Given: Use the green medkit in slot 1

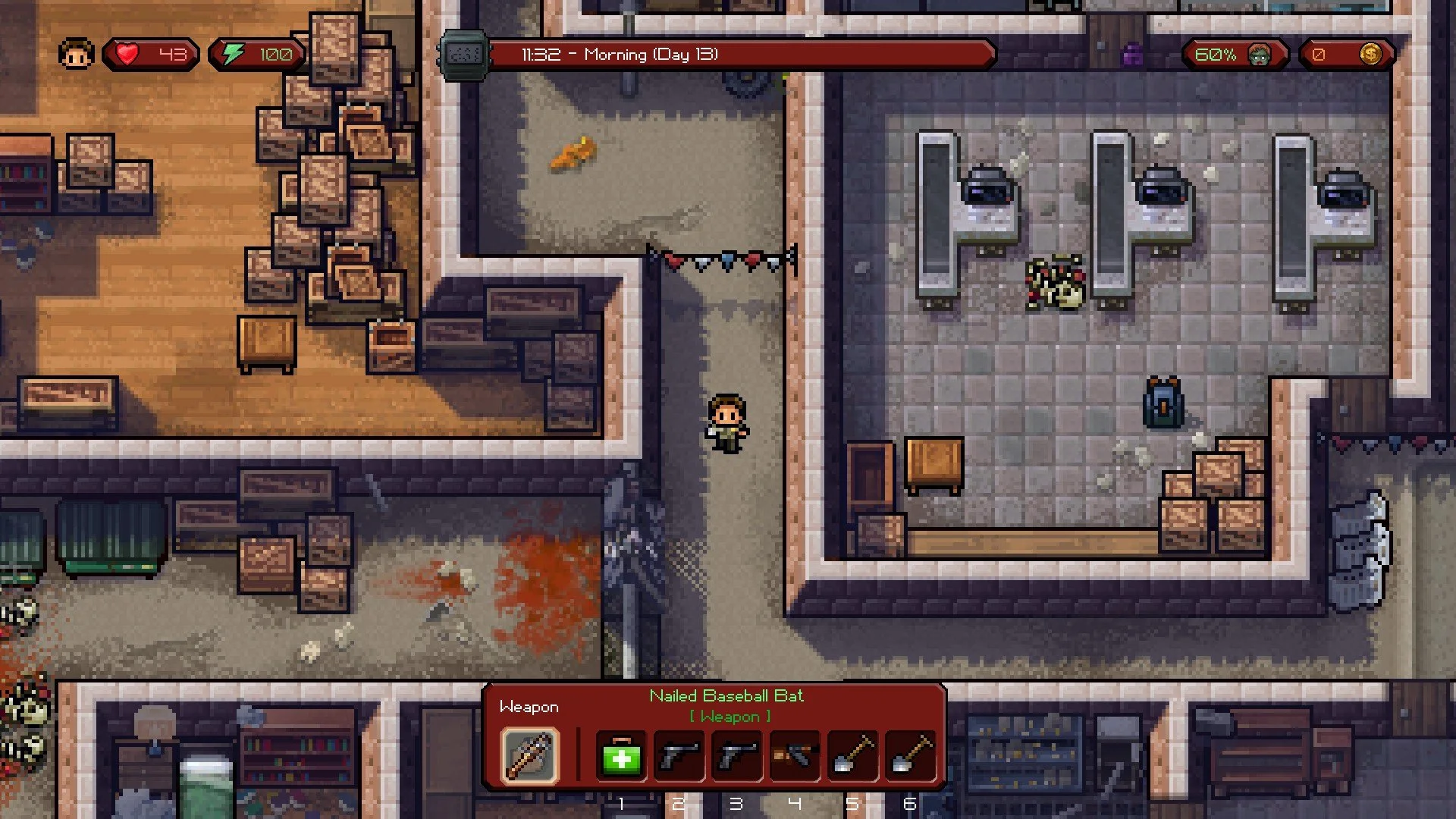Looking at the screenshot, I should click(x=621, y=755).
